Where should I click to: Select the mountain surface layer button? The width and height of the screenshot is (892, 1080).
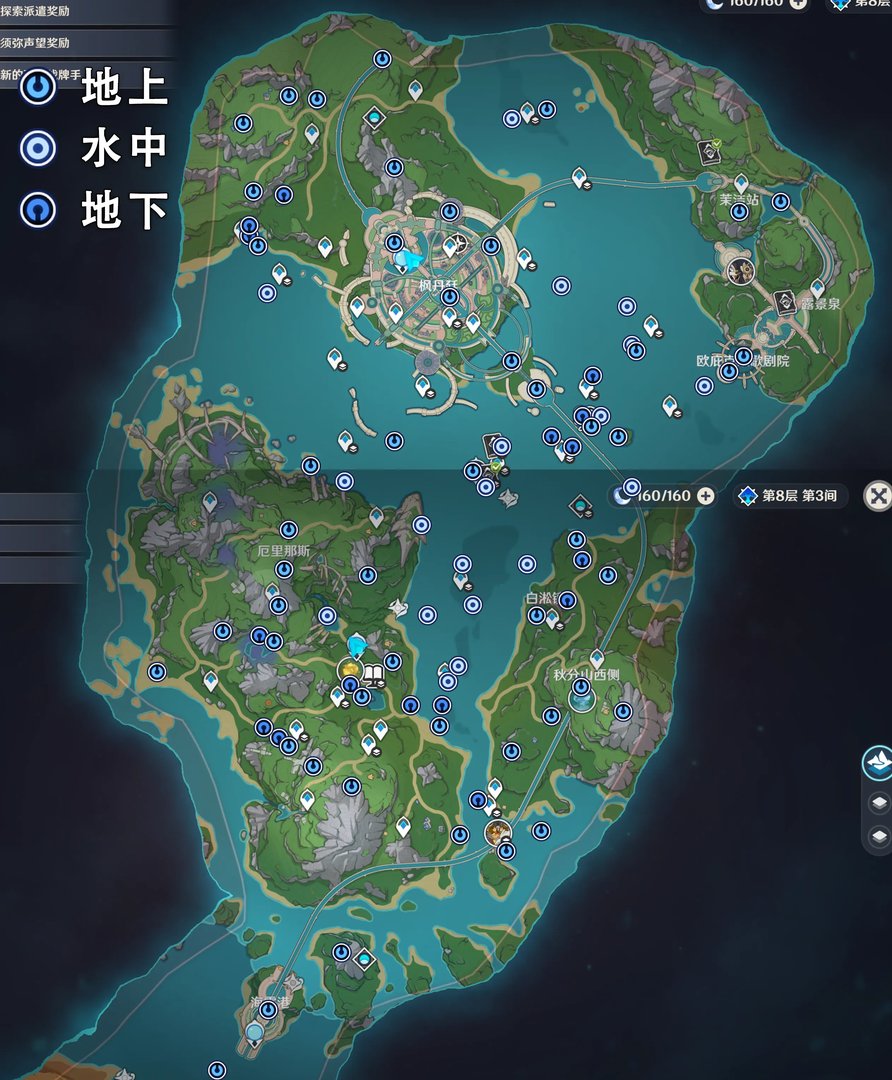point(877,764)
